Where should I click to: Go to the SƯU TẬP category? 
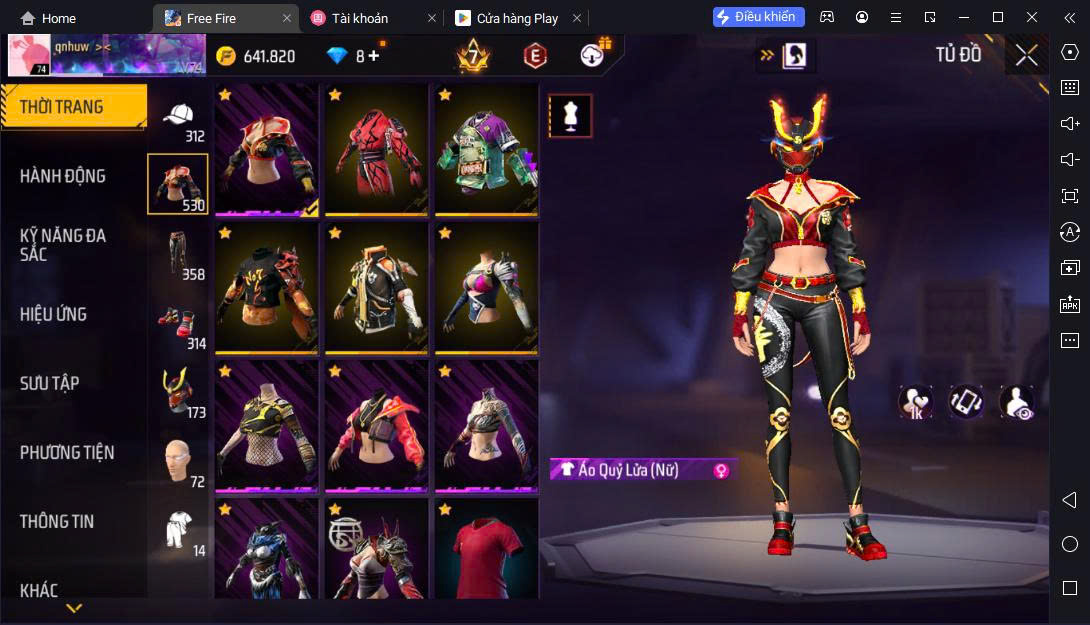tap(50, 383)
